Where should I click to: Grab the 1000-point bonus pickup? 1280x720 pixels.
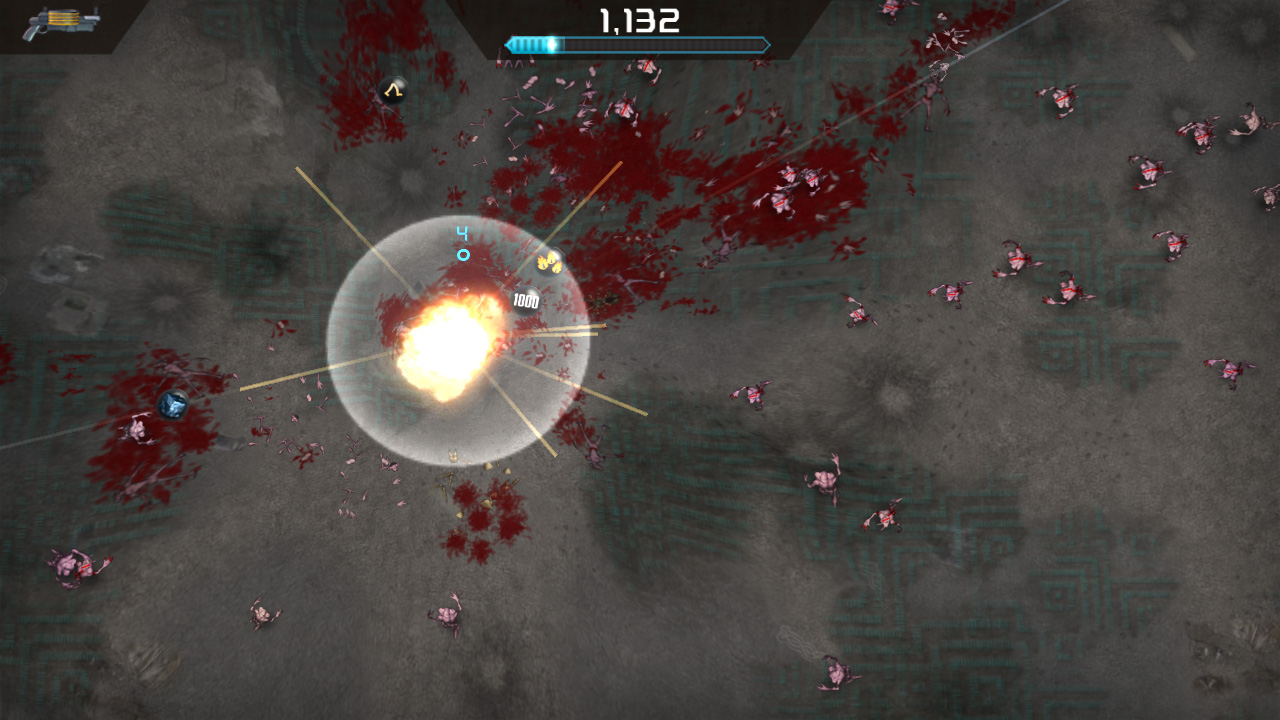(525, 301)
